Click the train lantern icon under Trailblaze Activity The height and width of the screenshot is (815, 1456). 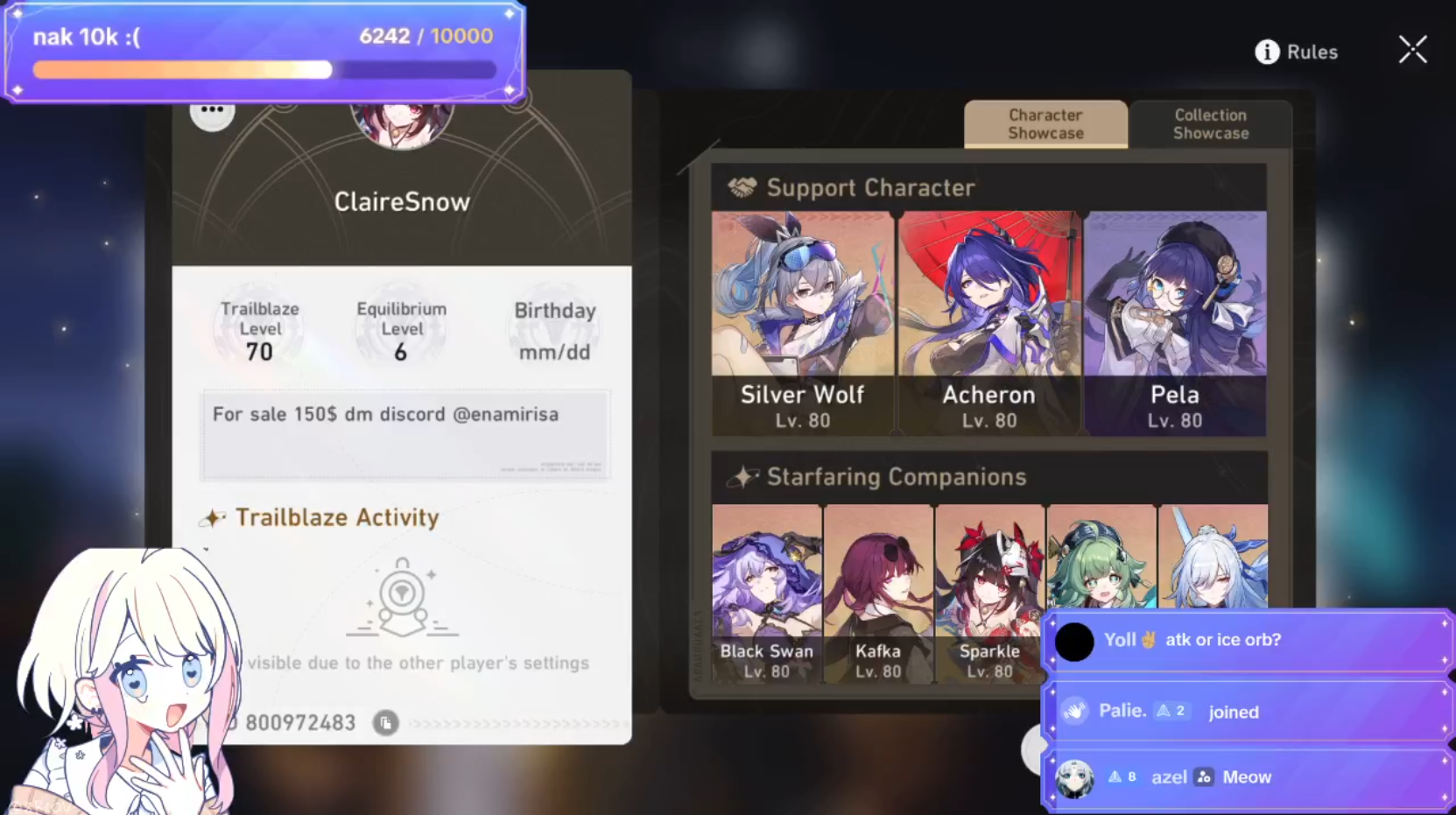[x=403, y=596]
